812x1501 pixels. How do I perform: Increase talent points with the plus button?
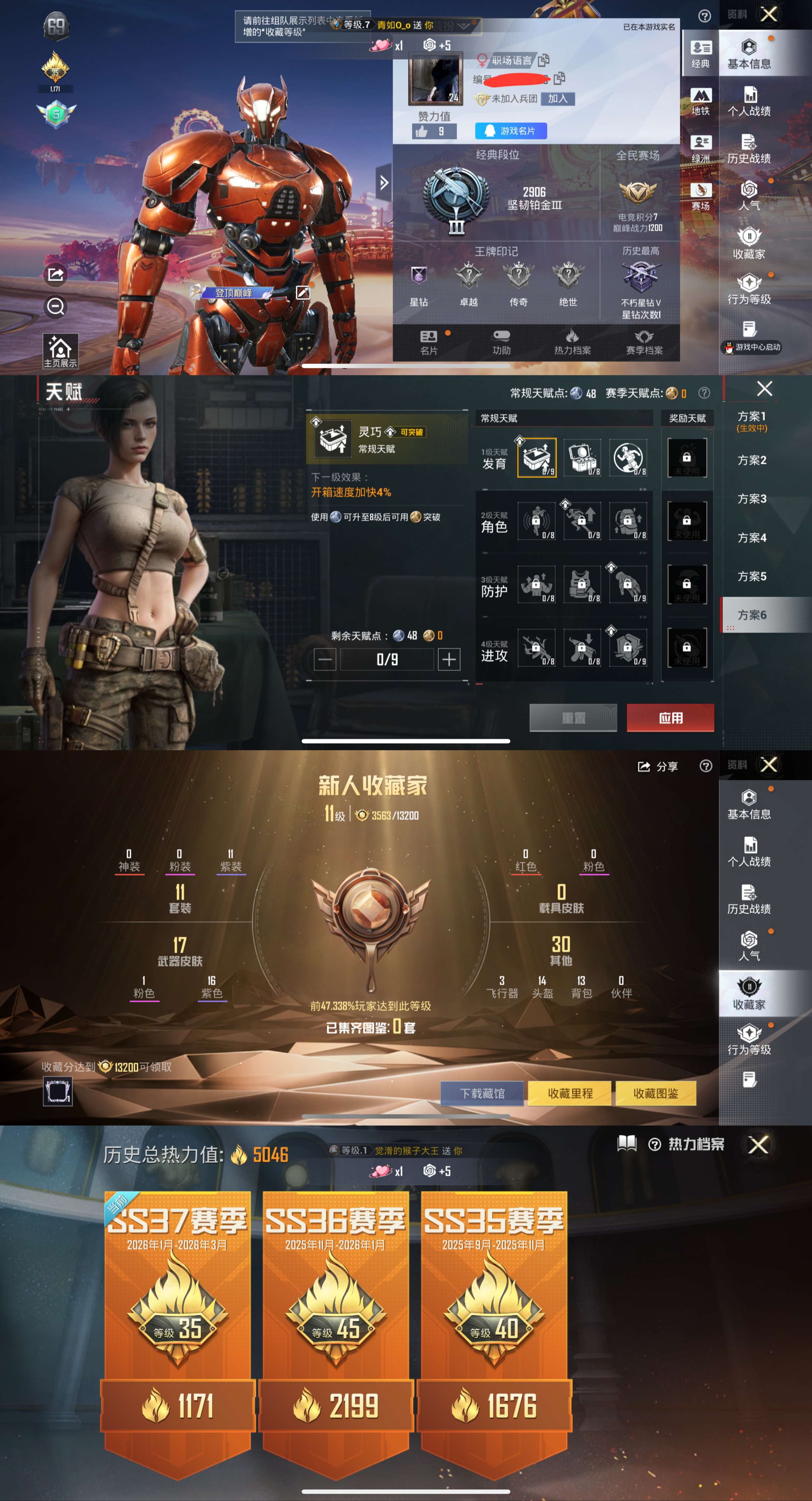pyautogui.click(x=448, y=659)
